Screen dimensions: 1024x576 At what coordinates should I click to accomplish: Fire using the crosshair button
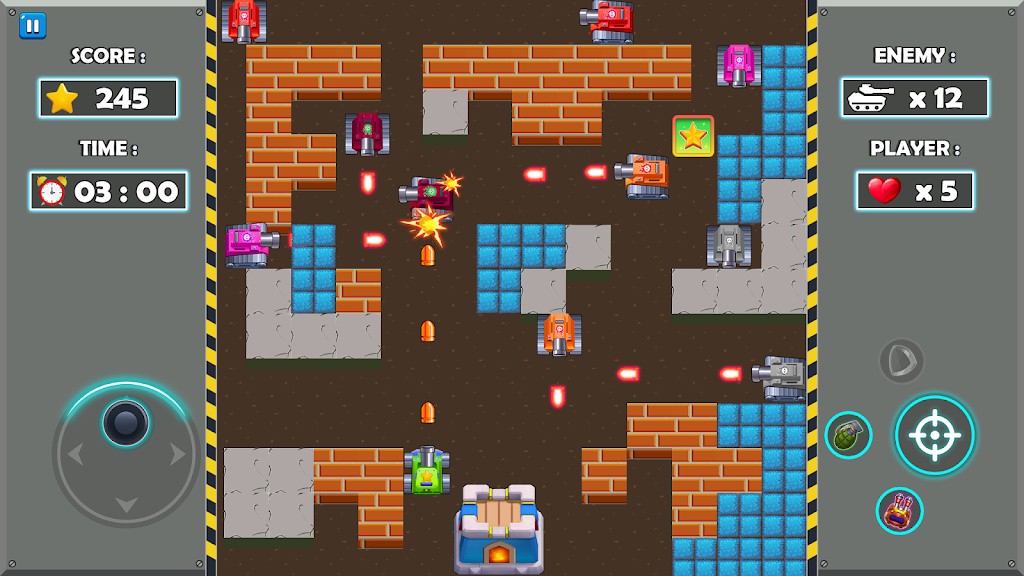tap(934, 435)
